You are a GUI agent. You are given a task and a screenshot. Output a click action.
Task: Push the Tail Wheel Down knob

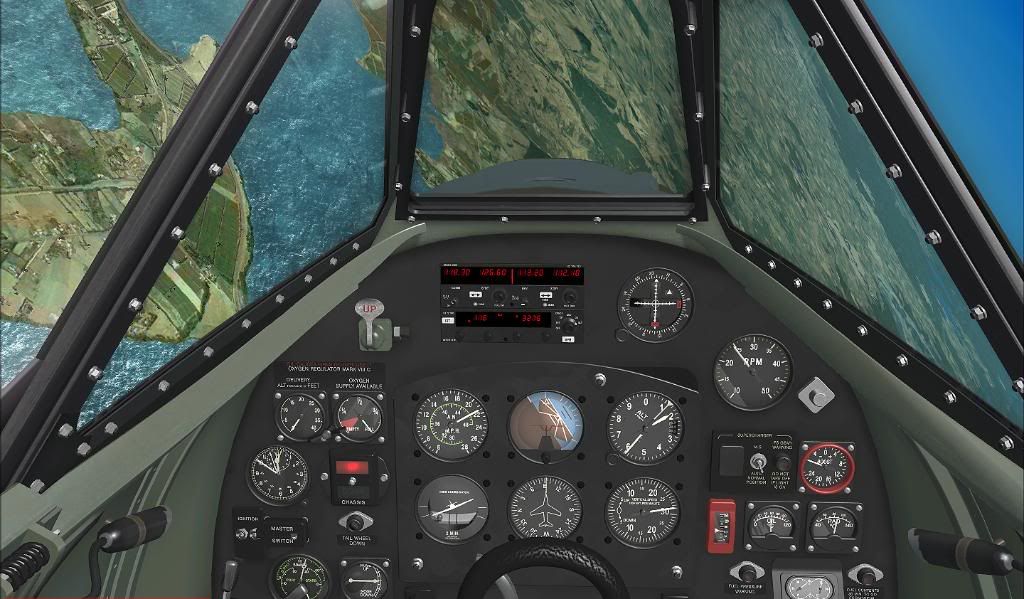pos(353,522)
